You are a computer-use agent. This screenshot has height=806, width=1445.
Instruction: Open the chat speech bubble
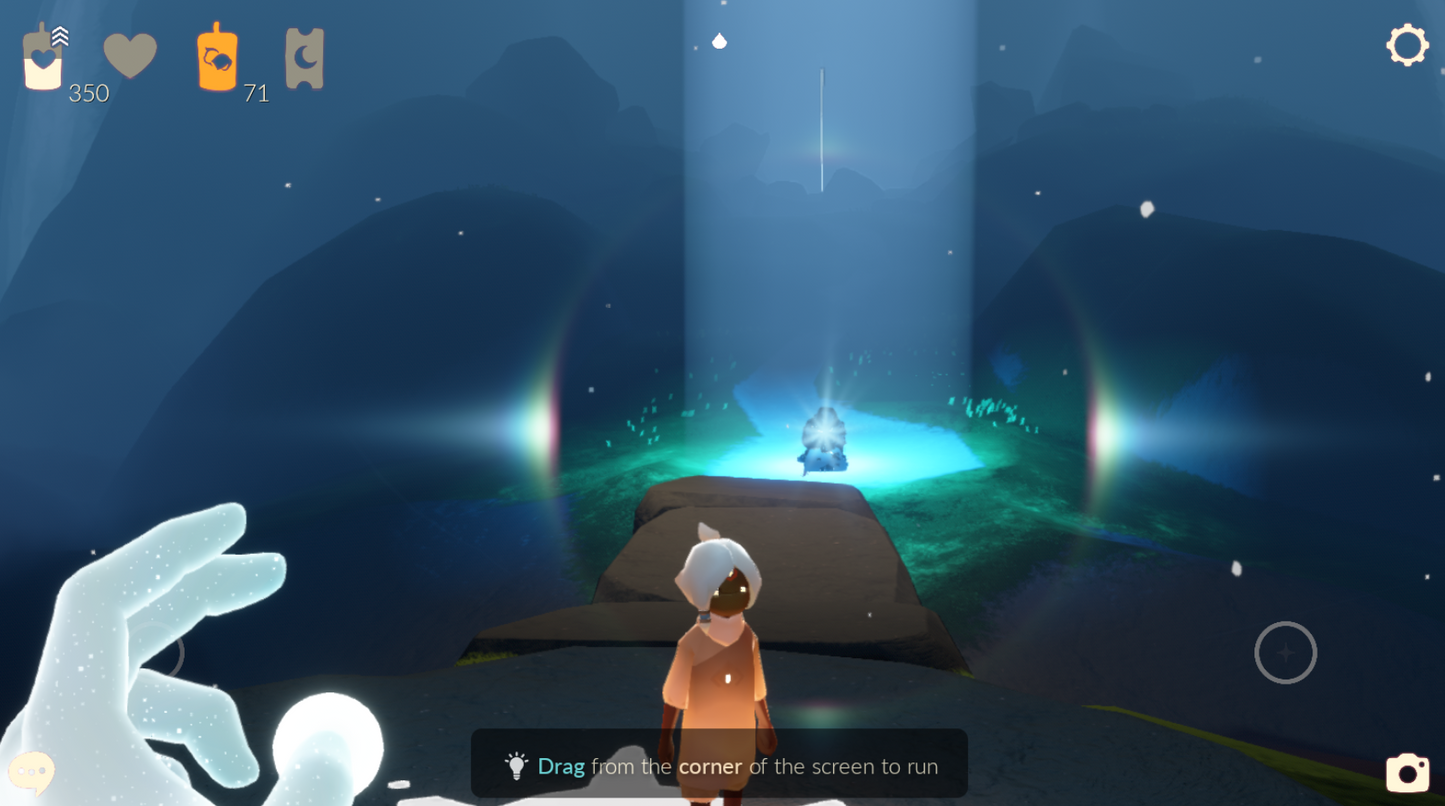(32, 772)
